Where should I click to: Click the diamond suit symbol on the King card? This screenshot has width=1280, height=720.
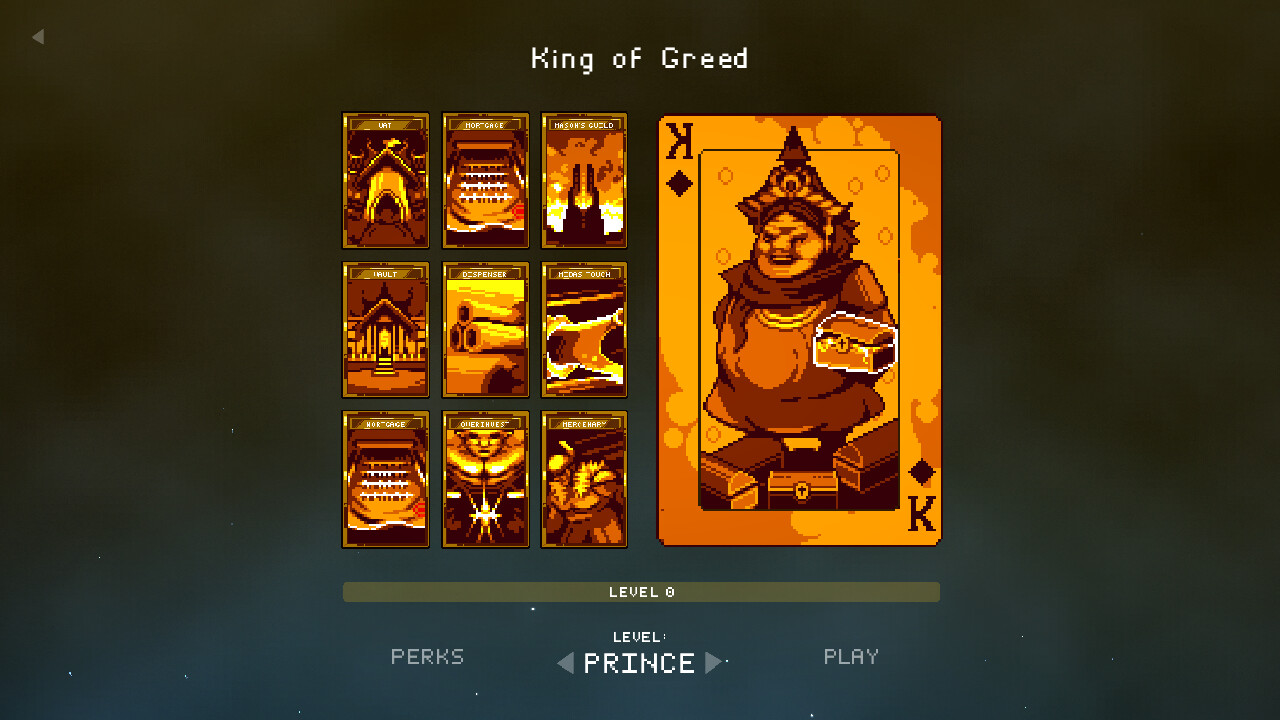[681, 180]
